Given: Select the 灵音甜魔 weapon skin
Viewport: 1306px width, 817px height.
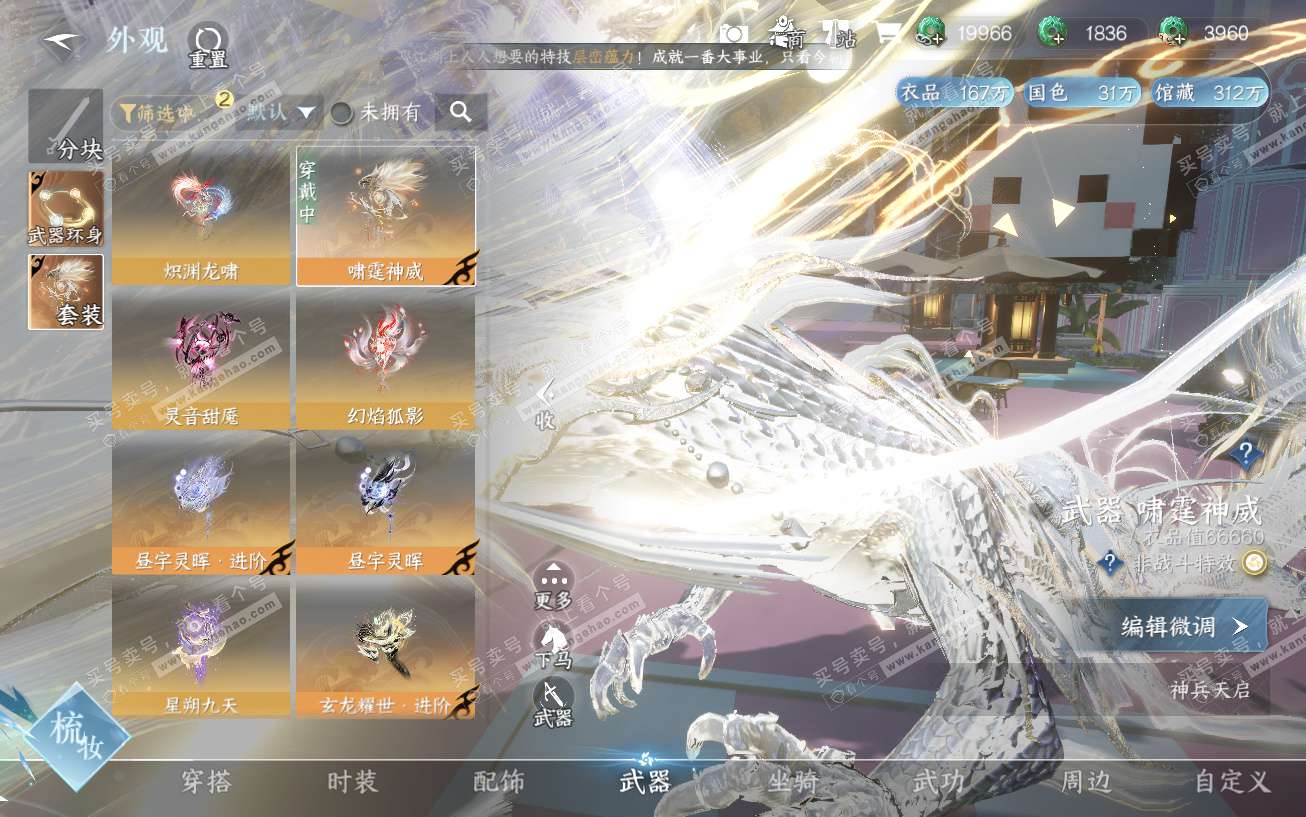Looking at the screenshot, I should pos(202,360).
